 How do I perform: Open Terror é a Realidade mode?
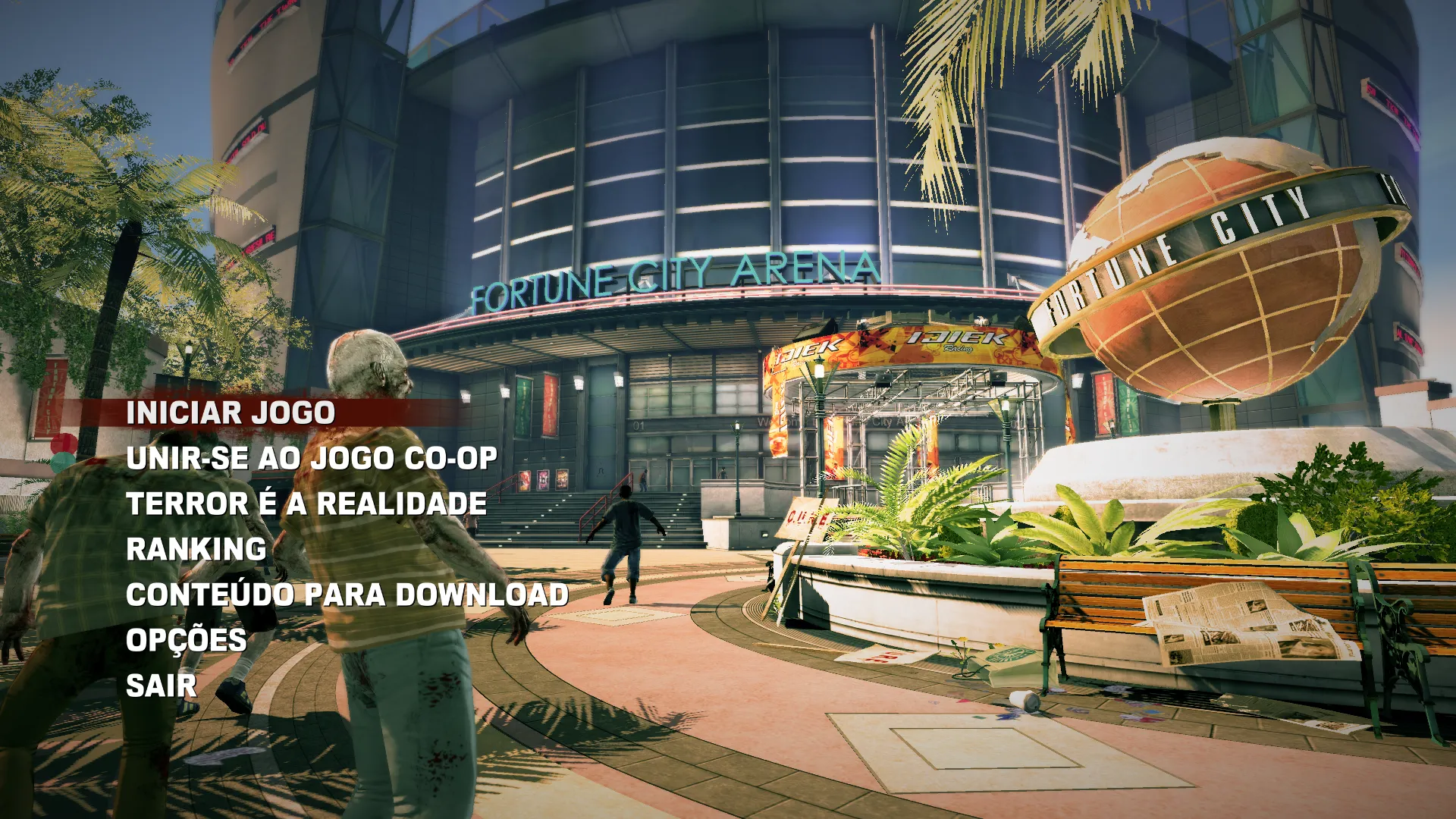click(306, 504)
